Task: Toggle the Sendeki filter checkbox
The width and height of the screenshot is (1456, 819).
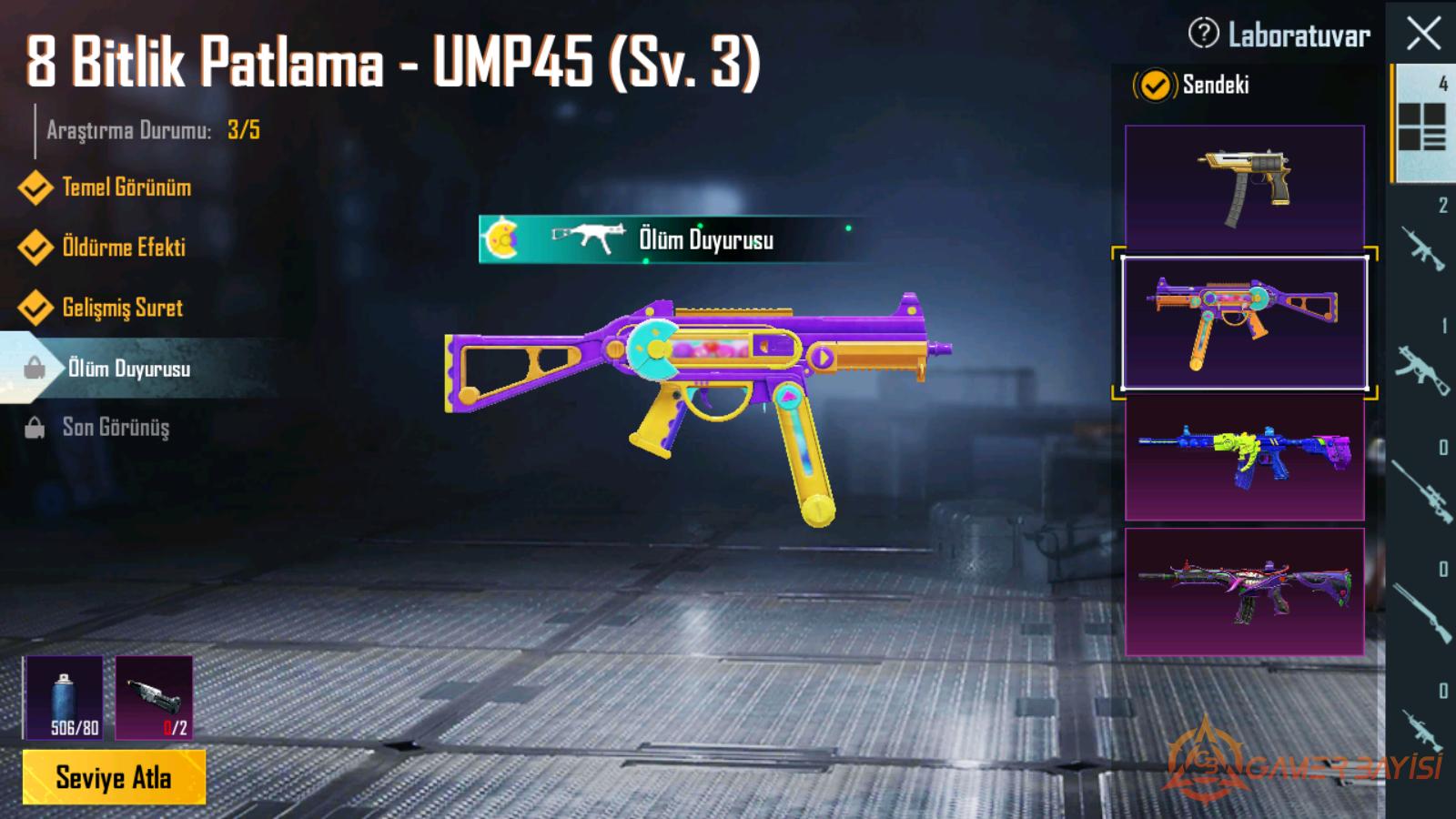Action: 1154,86
